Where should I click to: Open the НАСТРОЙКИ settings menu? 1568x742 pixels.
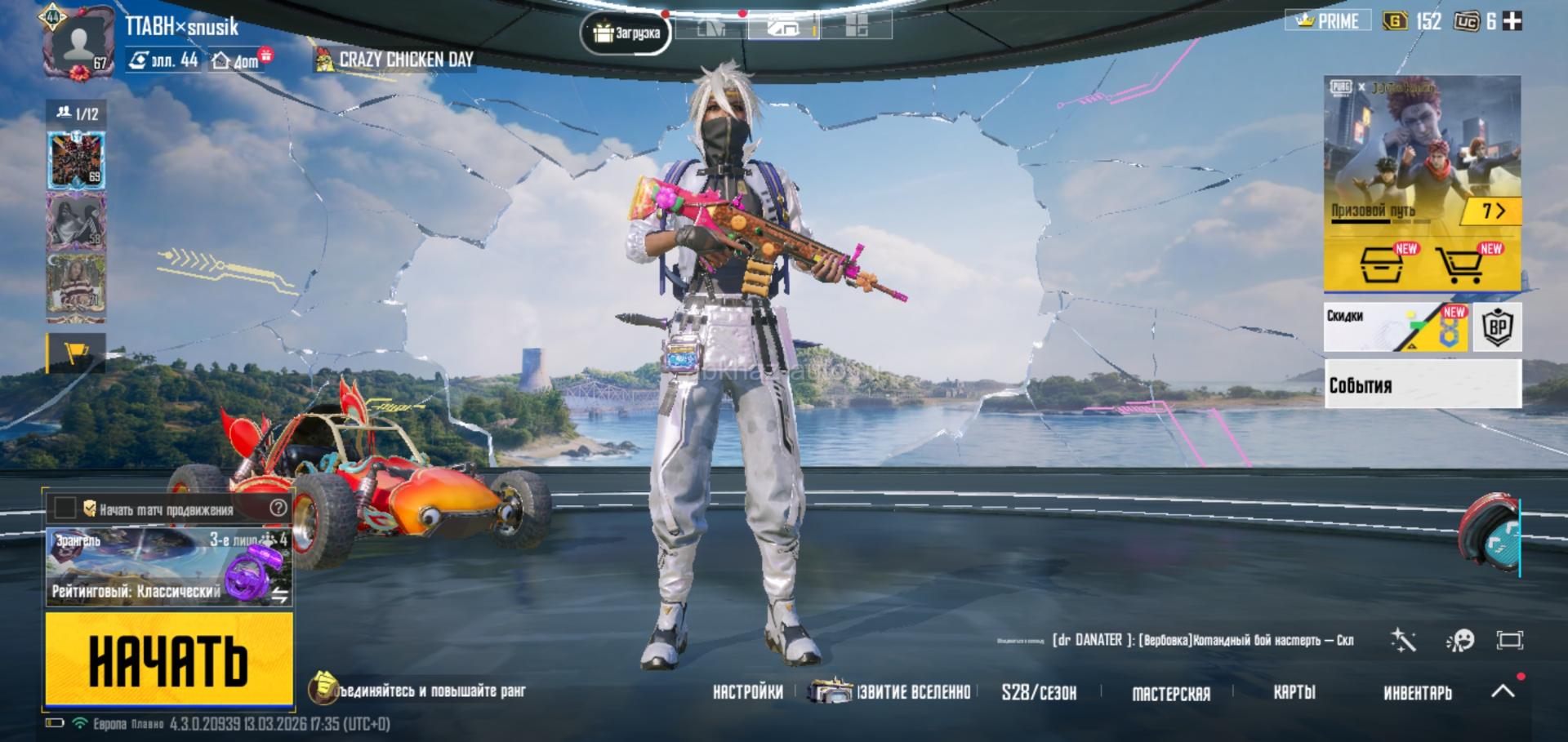click(747, 692)
